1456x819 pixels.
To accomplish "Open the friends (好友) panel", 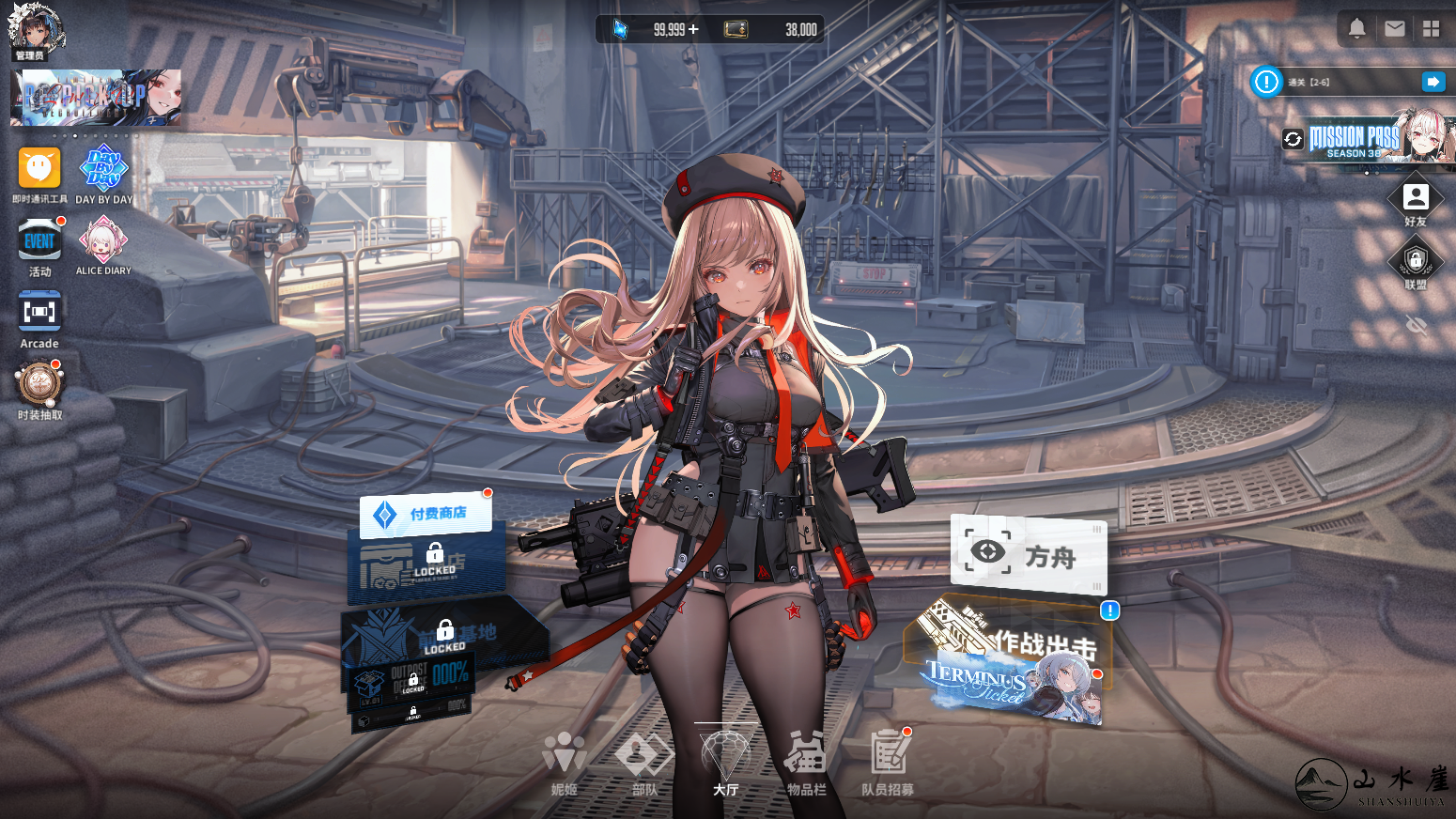I will click(1416, 199).
